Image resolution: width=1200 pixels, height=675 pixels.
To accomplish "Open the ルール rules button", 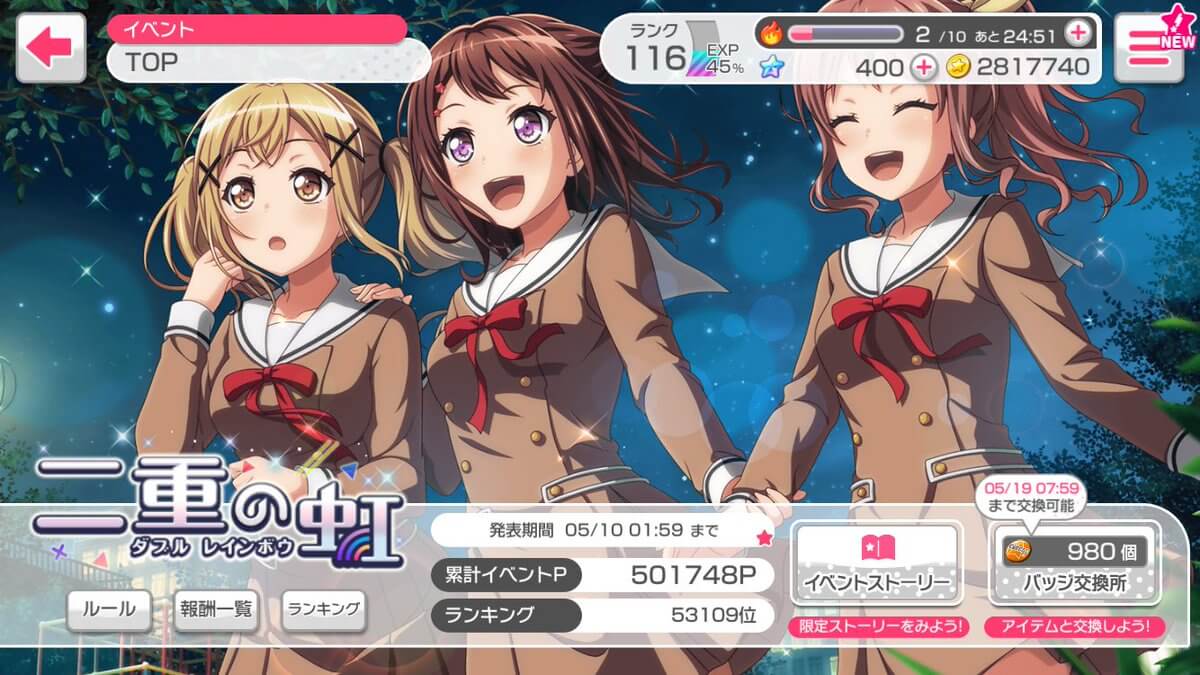I will [x=109, y=610].
